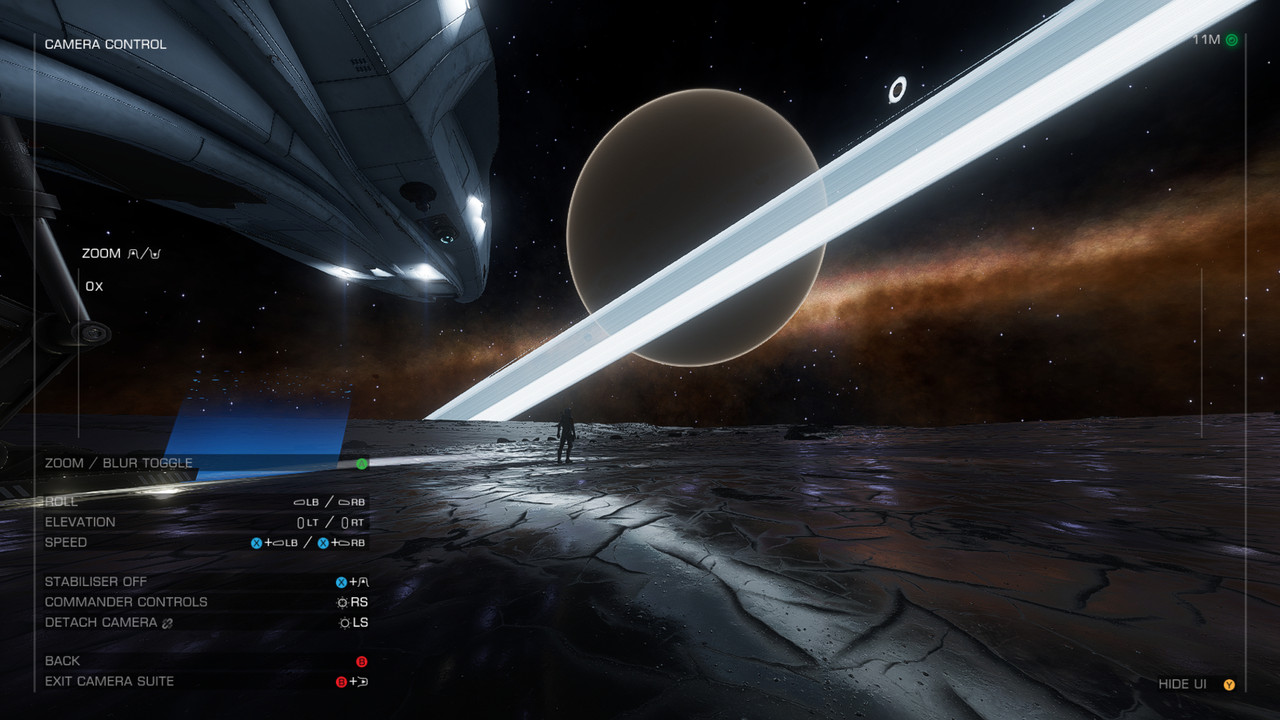1280x720 pixels.
Task: Select the Speed control row
Action: 66,542
